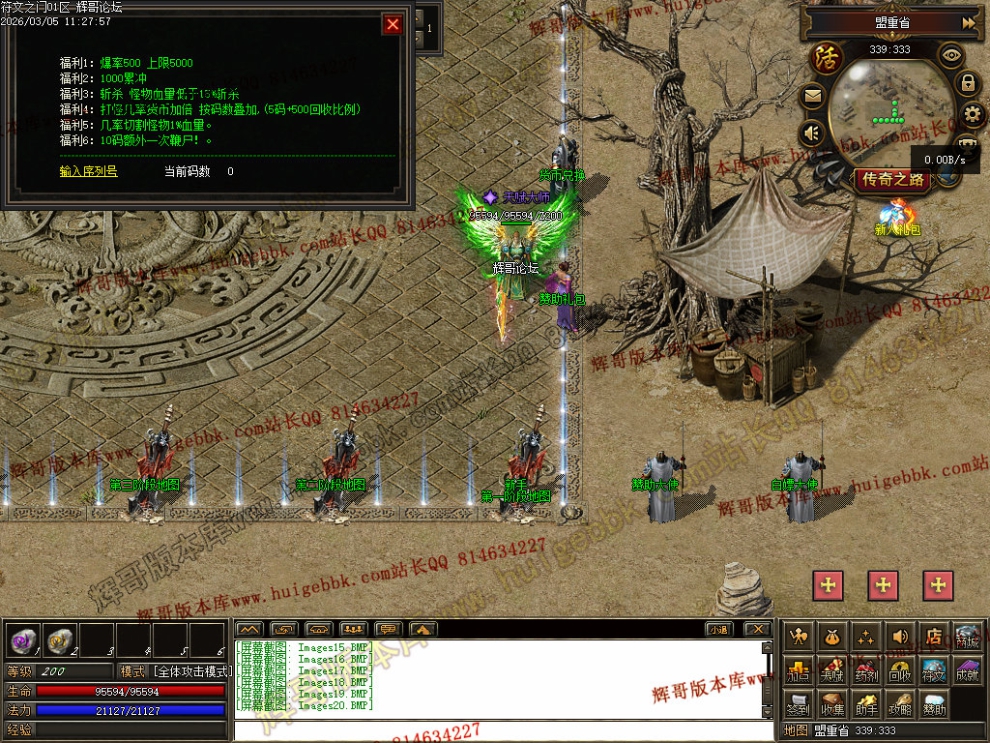
Task: Click the padlock icon beside minimap
Action: (968, 83)
